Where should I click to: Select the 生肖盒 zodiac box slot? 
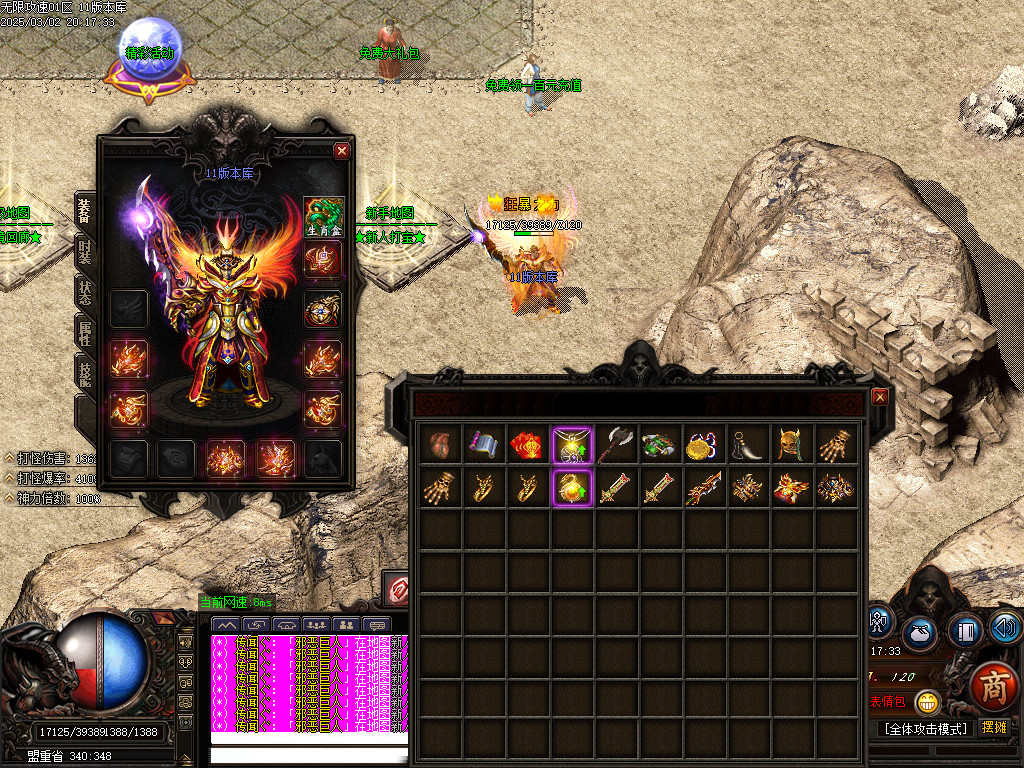[324, 217]
